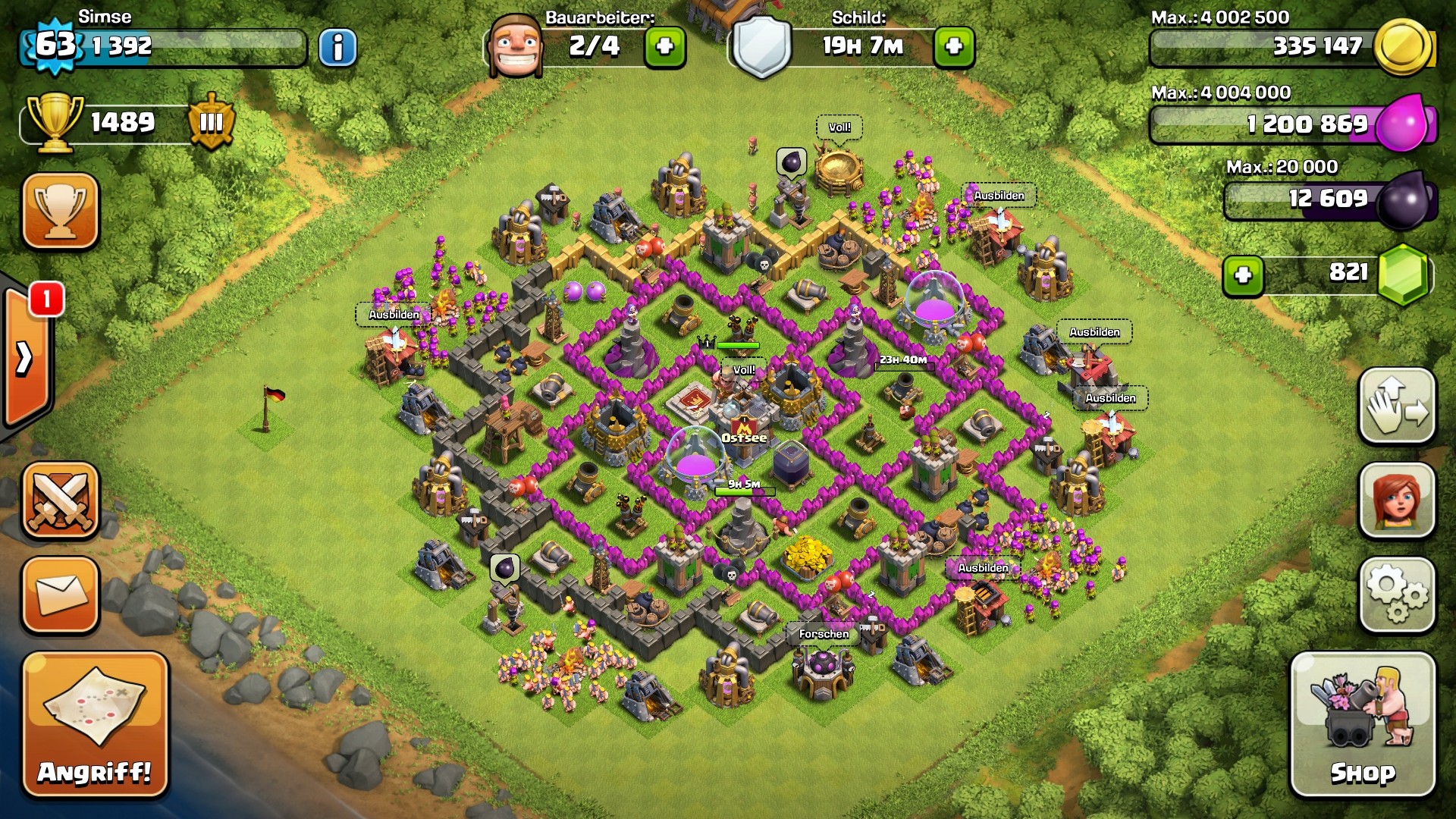Open the settings gears menu

(x=1397, y=595)
